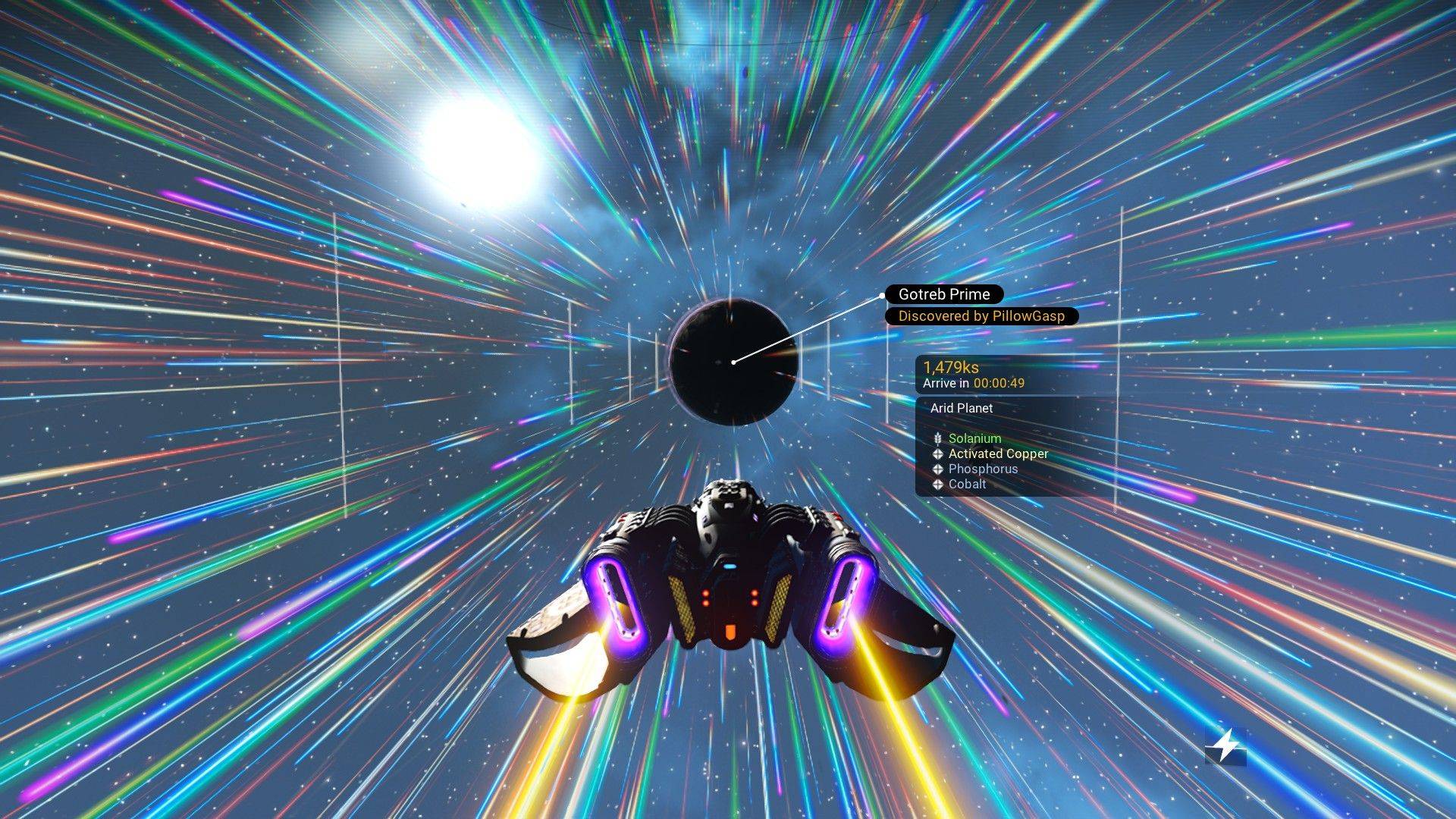Viewport: 1456px width, 819px height.
Task: Click the Activated Copper diamond icon
Action: (x=937, y=453)
